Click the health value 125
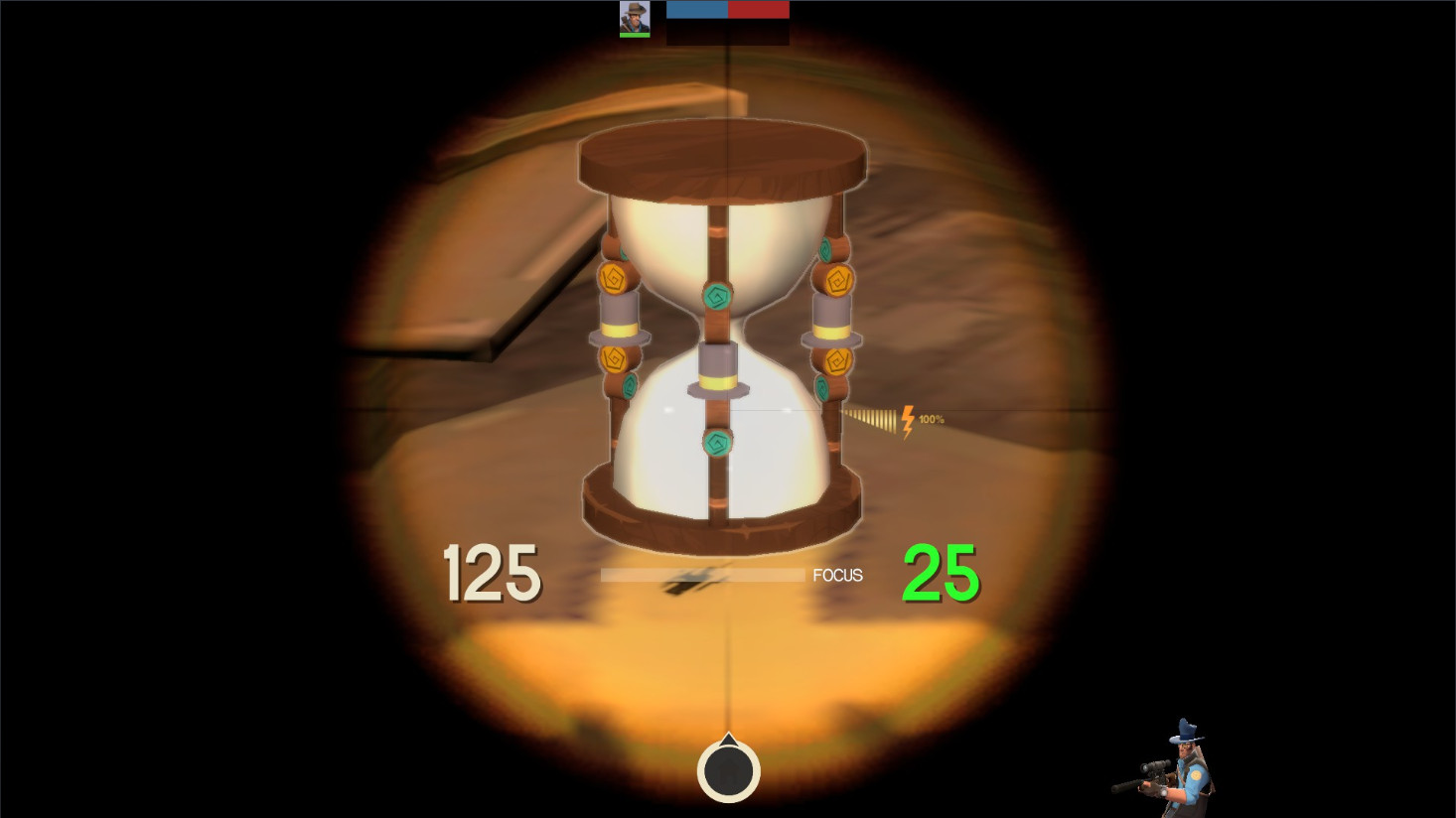The height and width of the screenshot is (818, 1456). pyautogui.click(x=493, y=573)
